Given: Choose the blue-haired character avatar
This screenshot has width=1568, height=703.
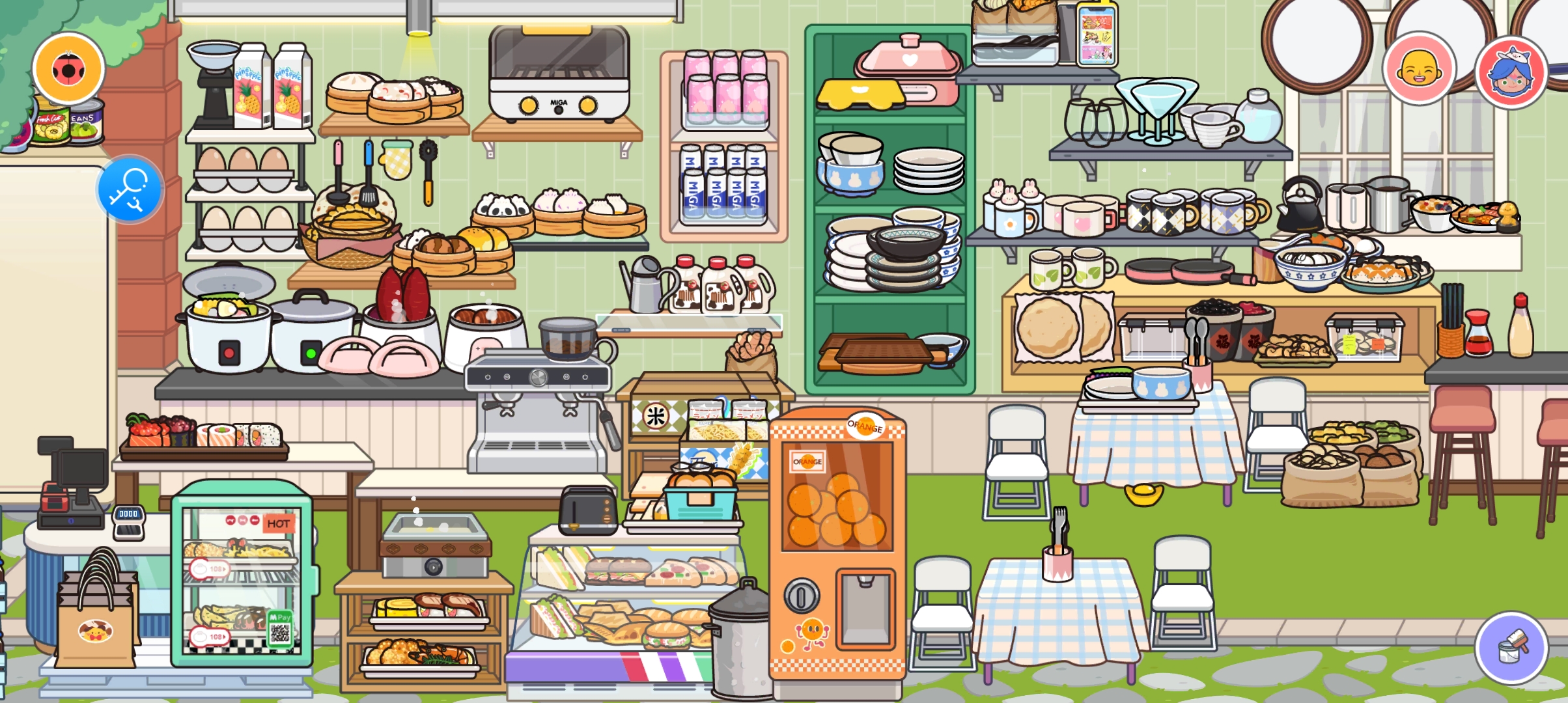Looking at the screenshot, I should pyautogui.click(x=1511, y=72).
